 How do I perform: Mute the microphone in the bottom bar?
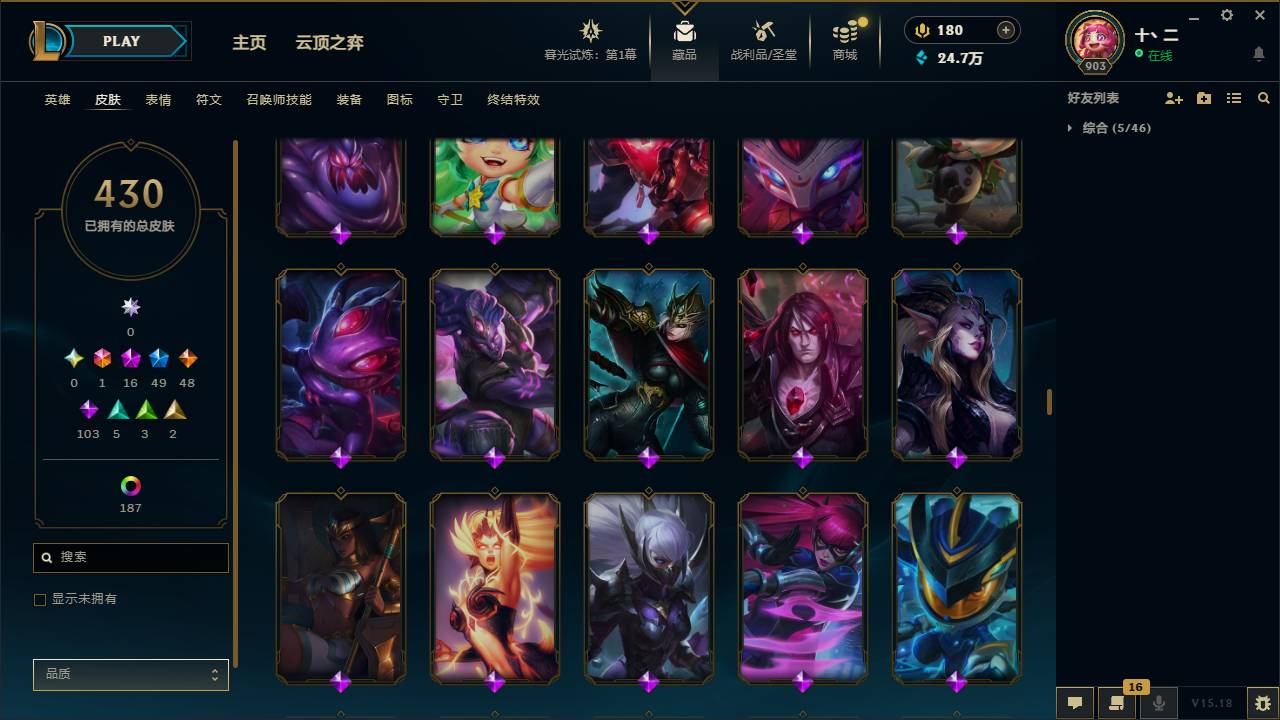[x=1160, y=703]
